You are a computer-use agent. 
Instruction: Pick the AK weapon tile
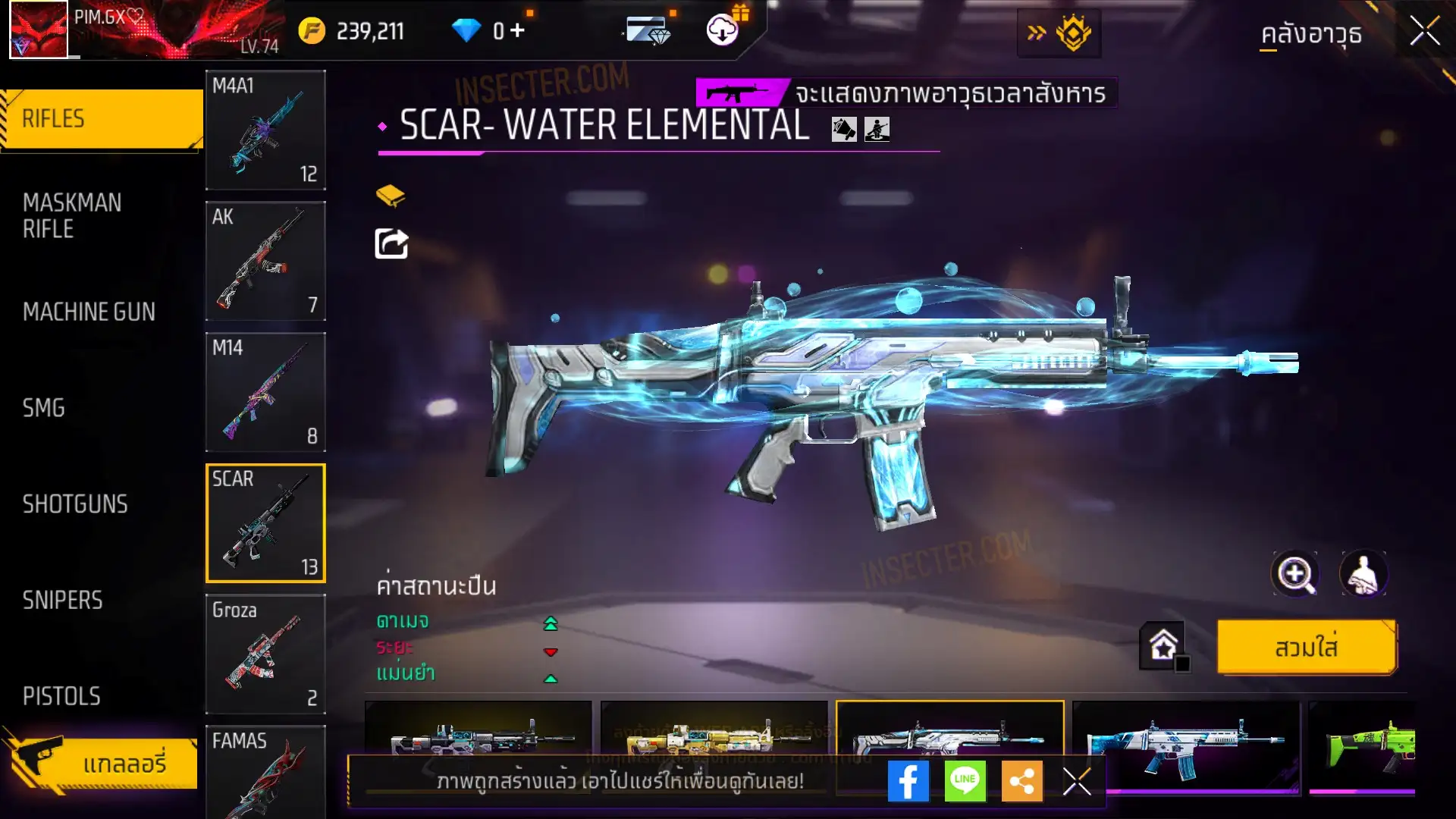click(265, 261)
